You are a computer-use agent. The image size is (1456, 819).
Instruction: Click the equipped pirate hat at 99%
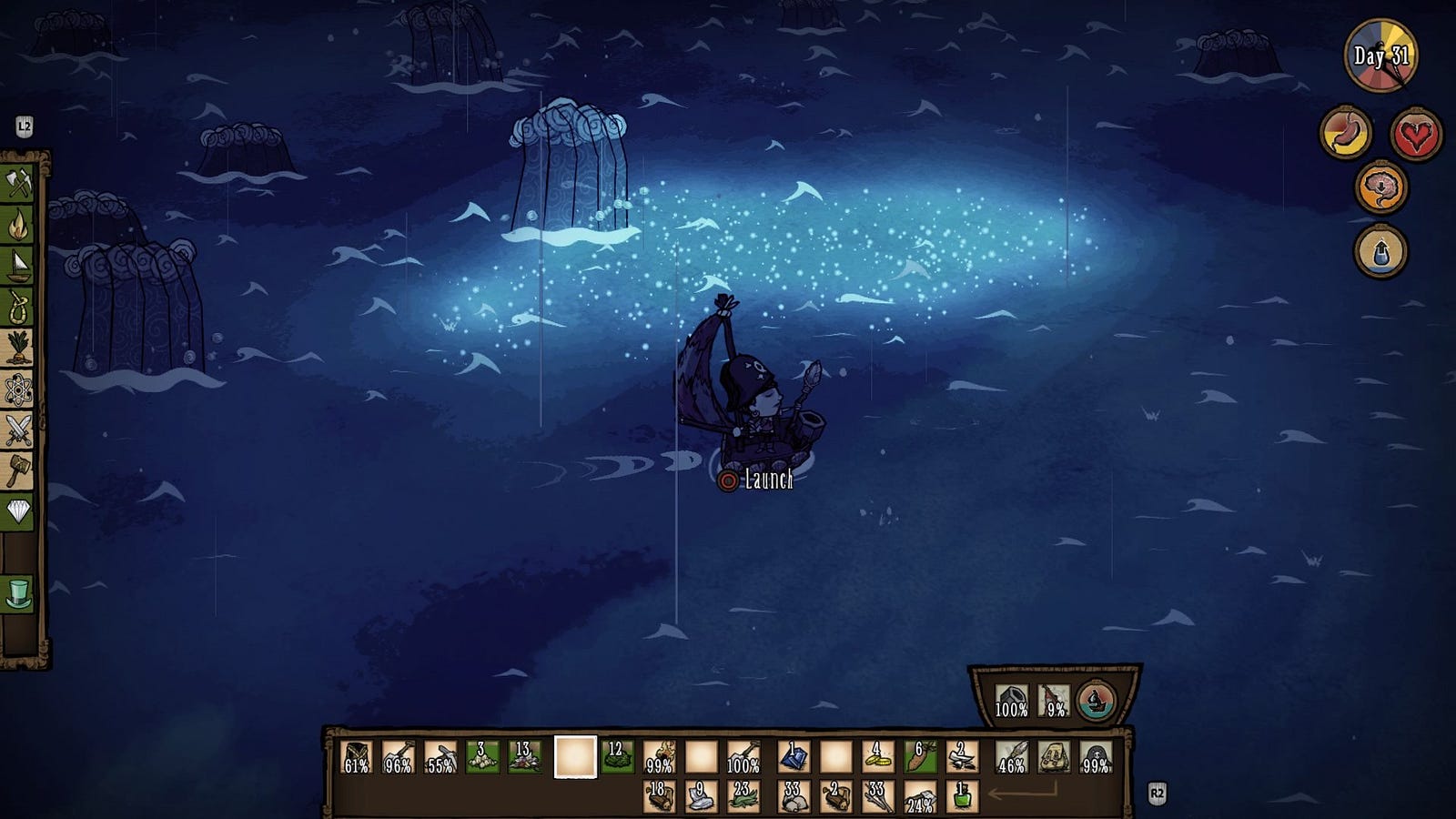tap(1096, 757)
